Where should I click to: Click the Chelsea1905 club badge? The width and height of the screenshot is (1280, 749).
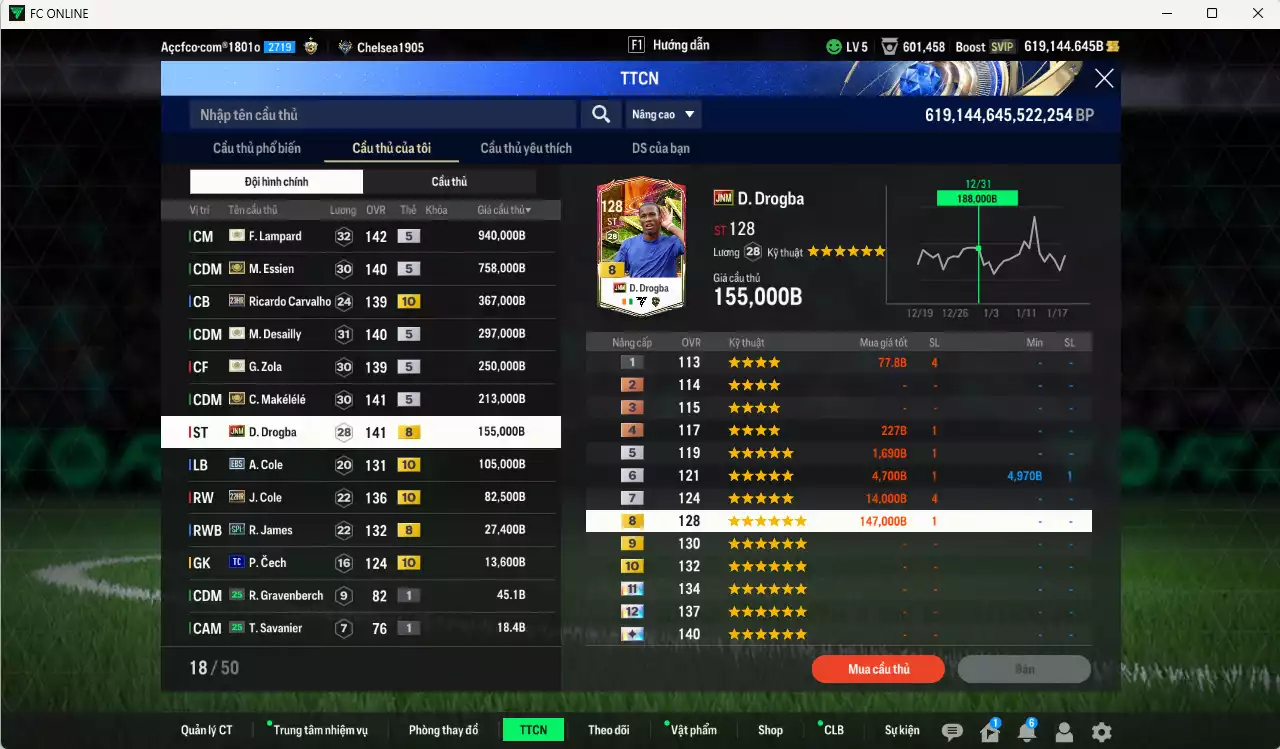point(346,45)
